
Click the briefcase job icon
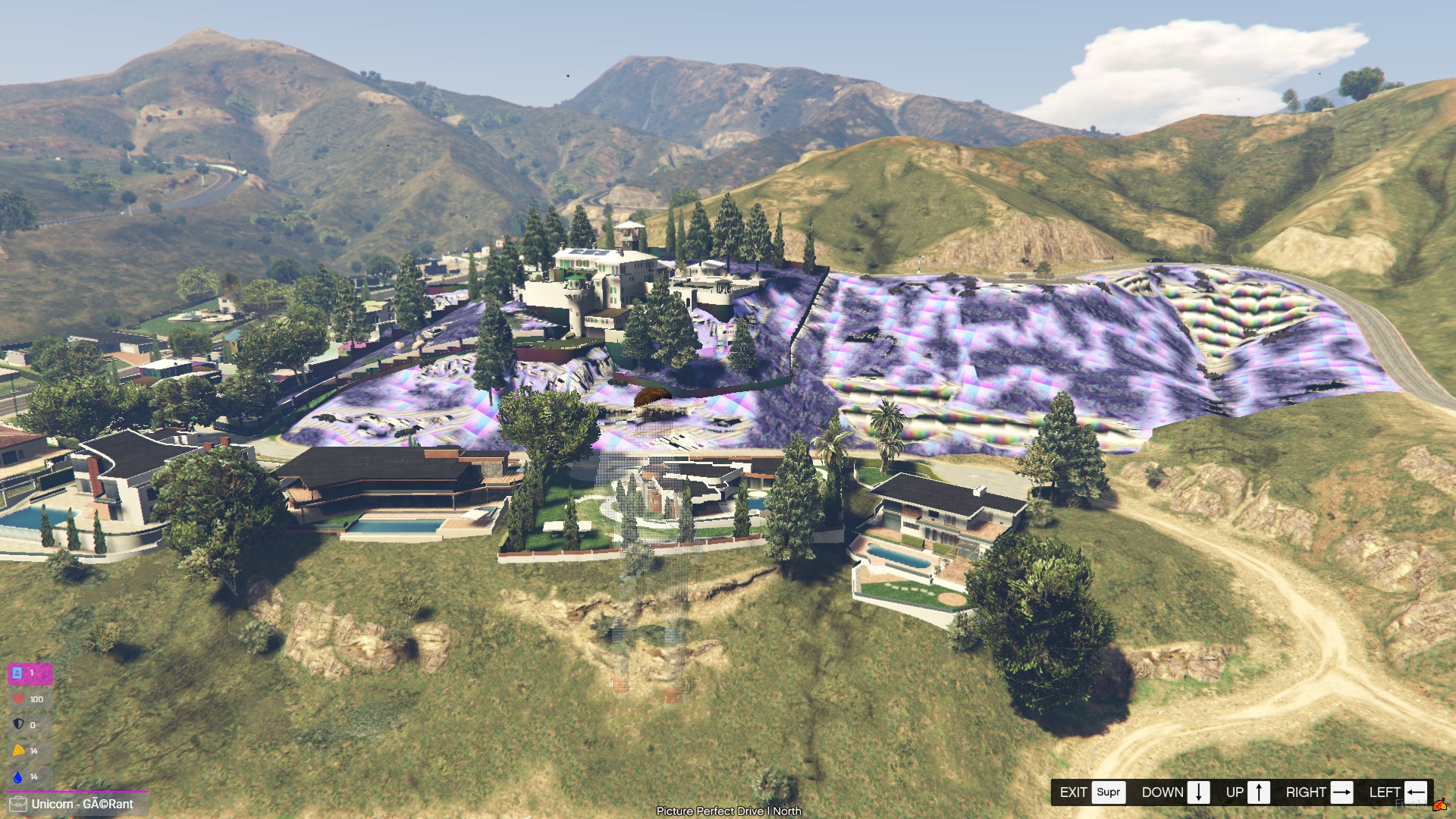[x=19, y=804]
